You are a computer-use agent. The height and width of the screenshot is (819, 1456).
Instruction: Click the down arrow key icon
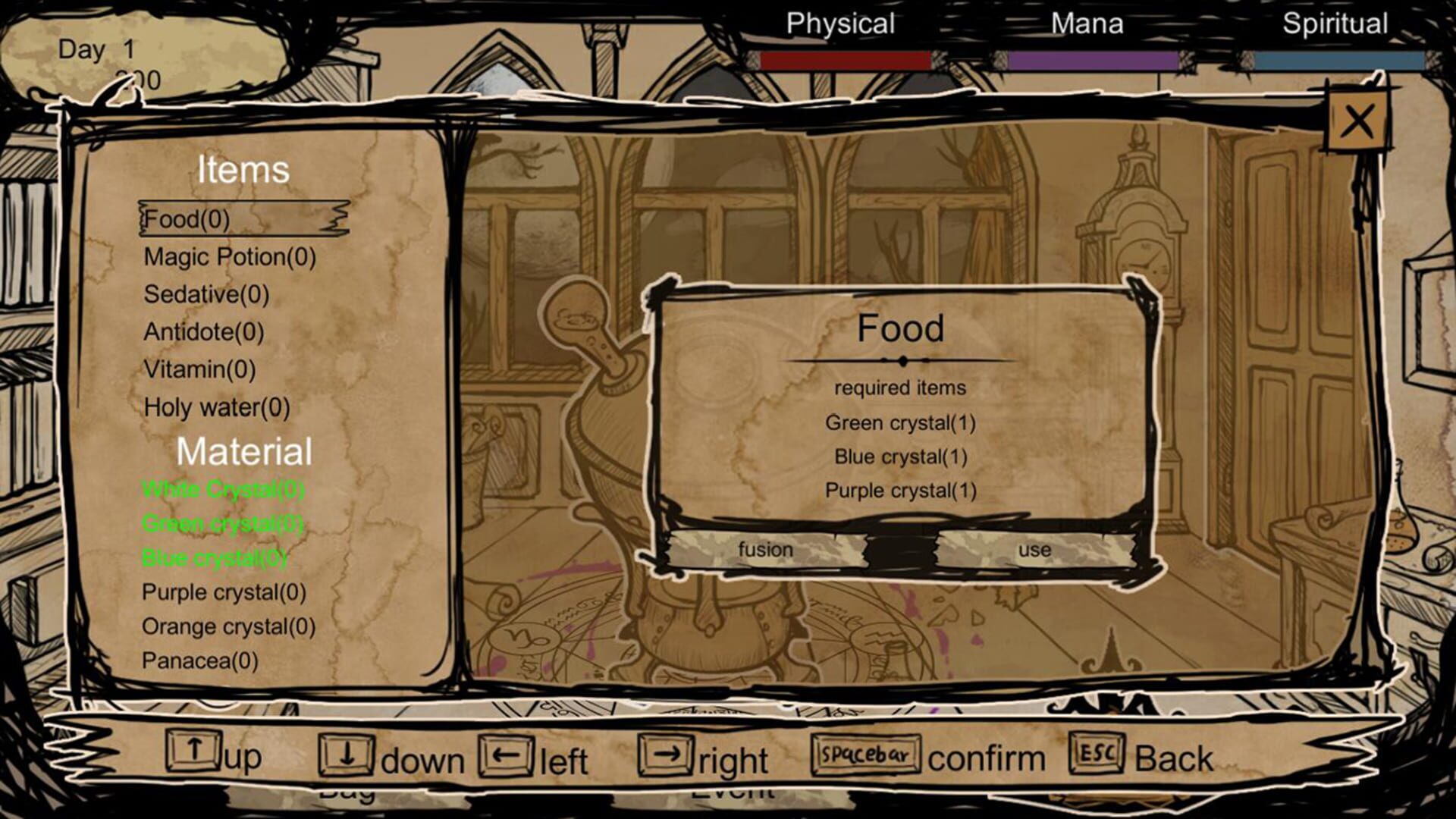pyautogui.click(x=348, y=753)
